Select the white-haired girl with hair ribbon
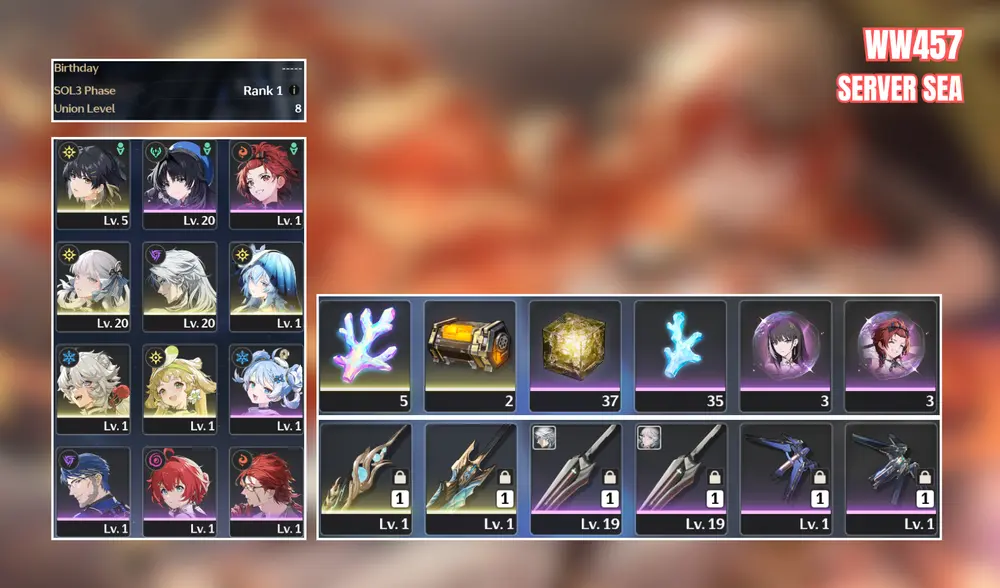Image resolution: width=1000 pixels, height=588 pixels. coord(93,283)
